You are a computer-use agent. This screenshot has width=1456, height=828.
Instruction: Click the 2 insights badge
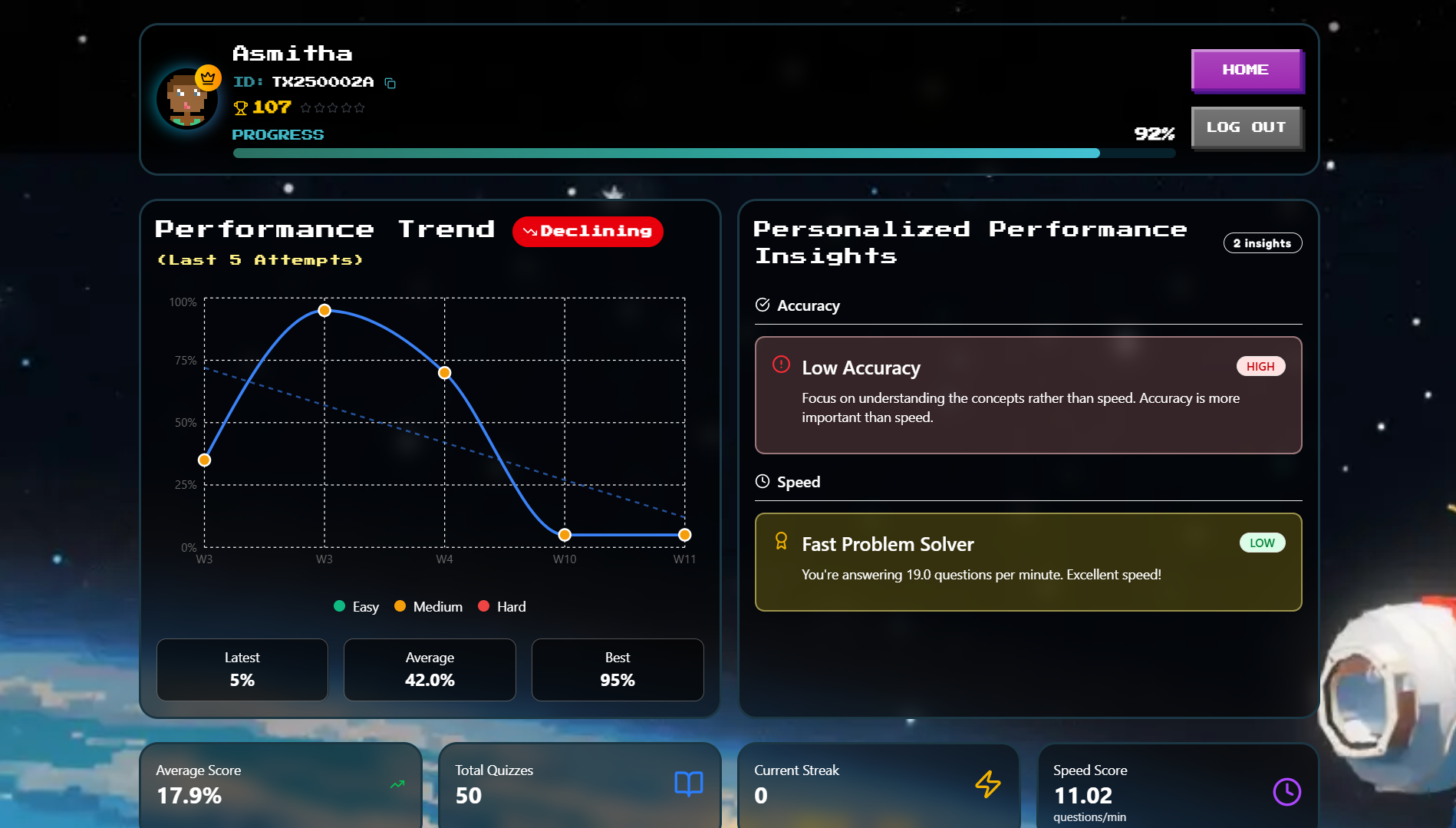click(x=1262, y=243)
